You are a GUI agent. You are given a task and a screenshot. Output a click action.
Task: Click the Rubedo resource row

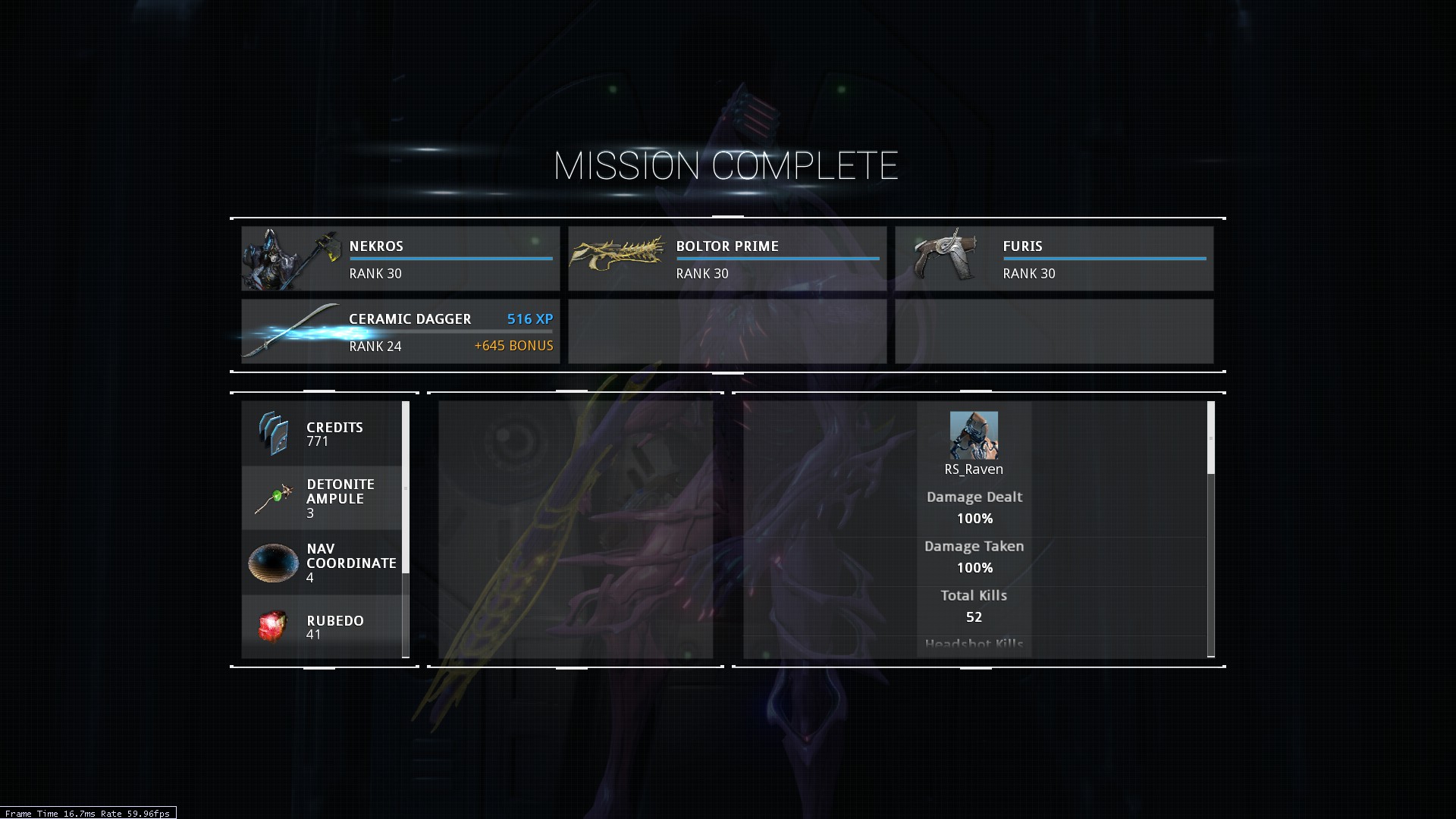322,627
